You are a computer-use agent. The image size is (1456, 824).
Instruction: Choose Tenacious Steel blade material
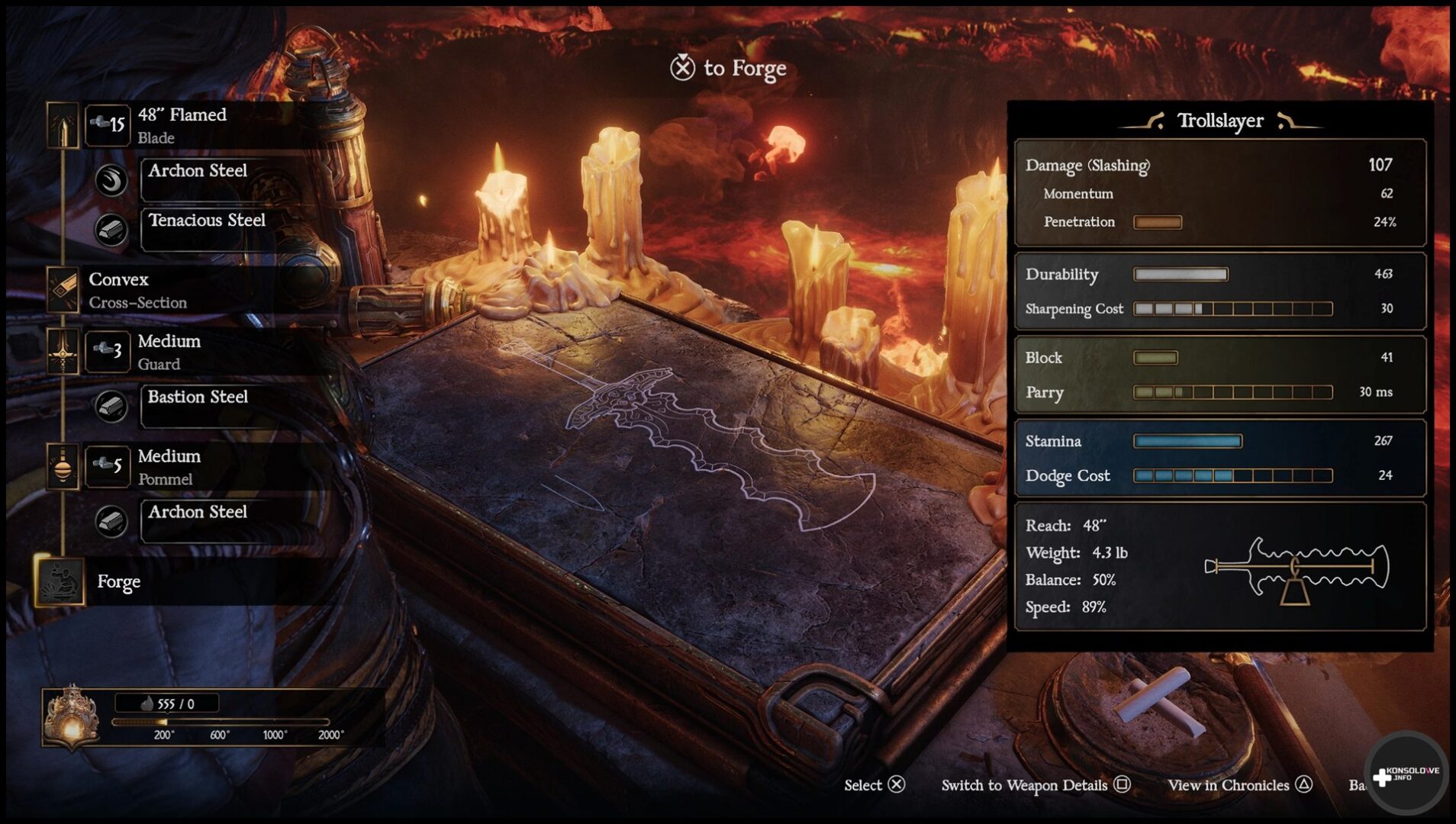click(207, 220)
